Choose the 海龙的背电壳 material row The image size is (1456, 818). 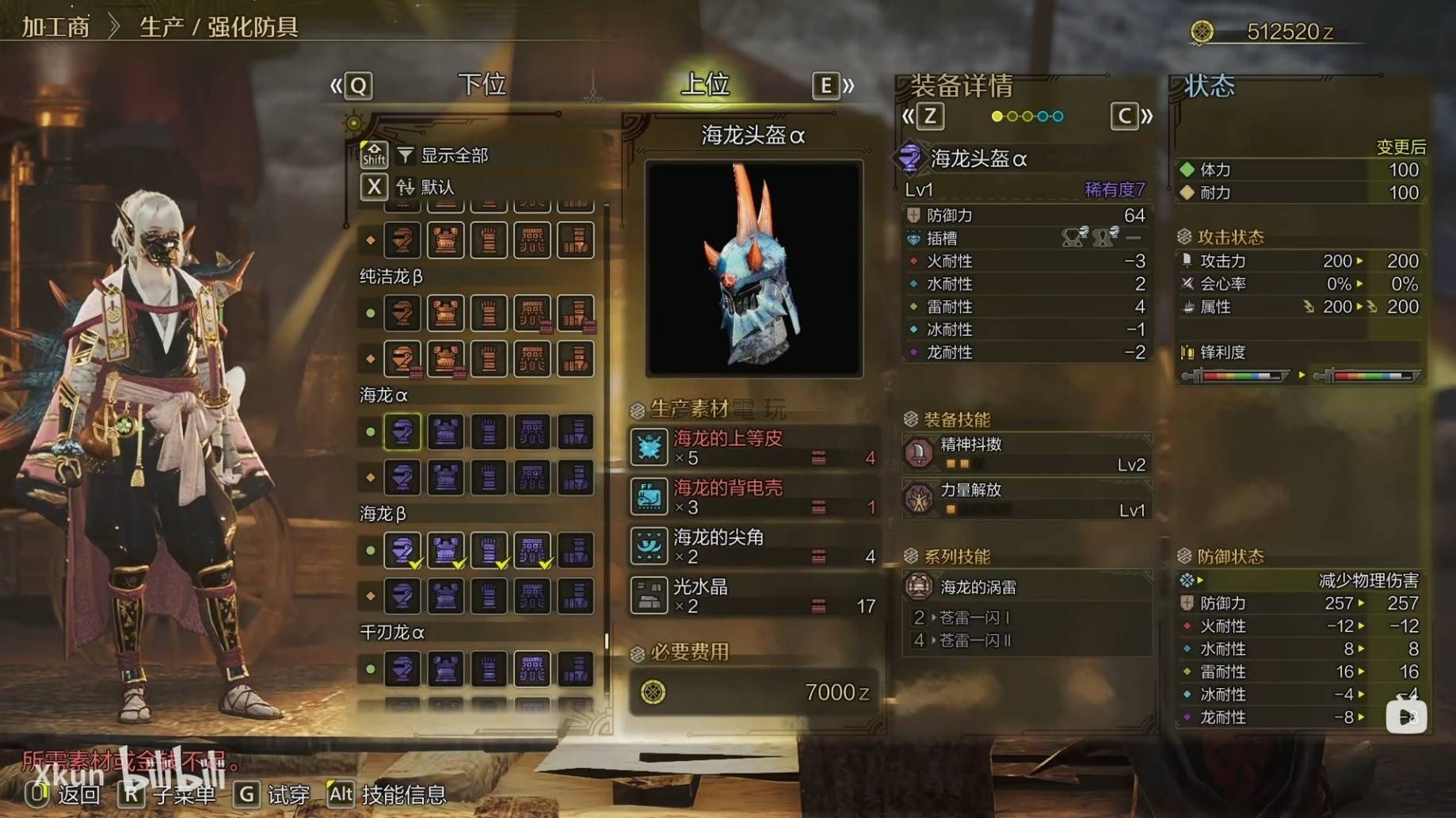click(753, 497)
